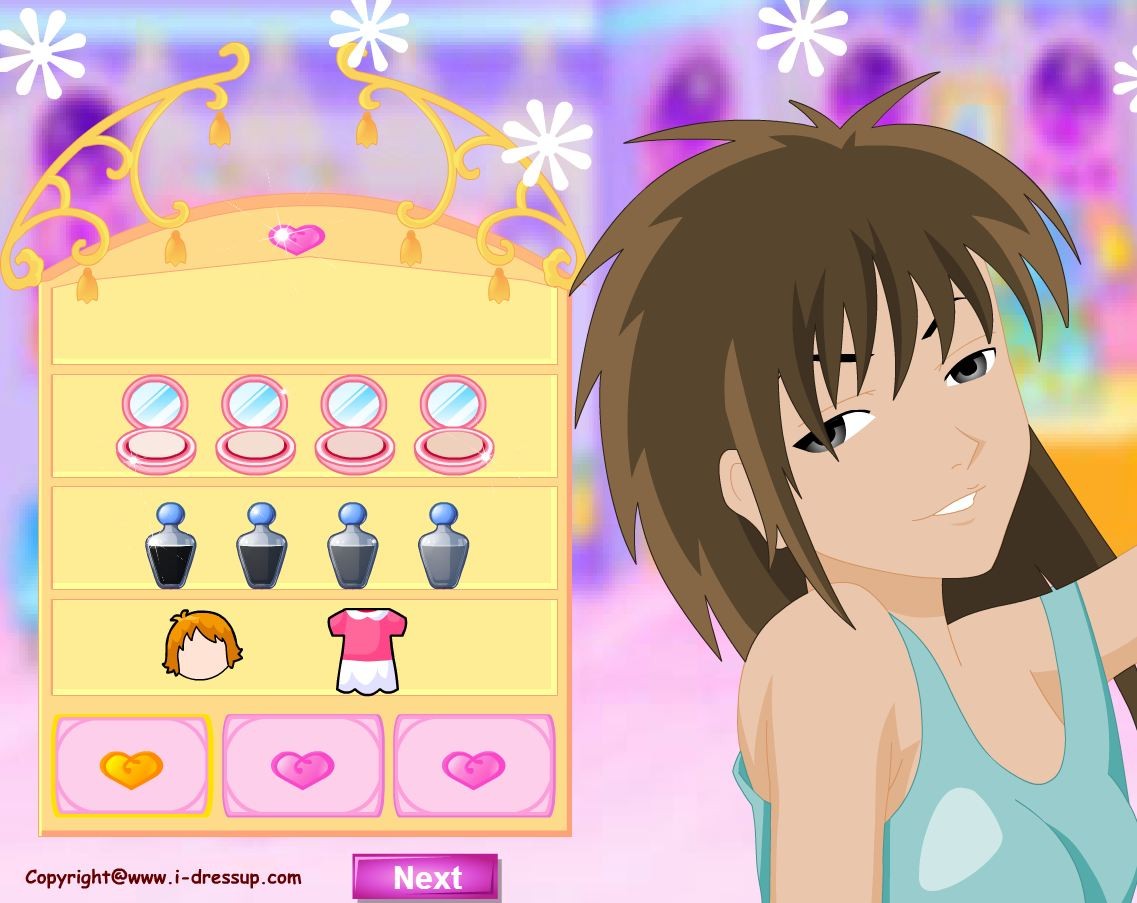The image size is (1137, 903).
Task: Choose the darkest tan powder compact
Action: (x=452, y=425)
